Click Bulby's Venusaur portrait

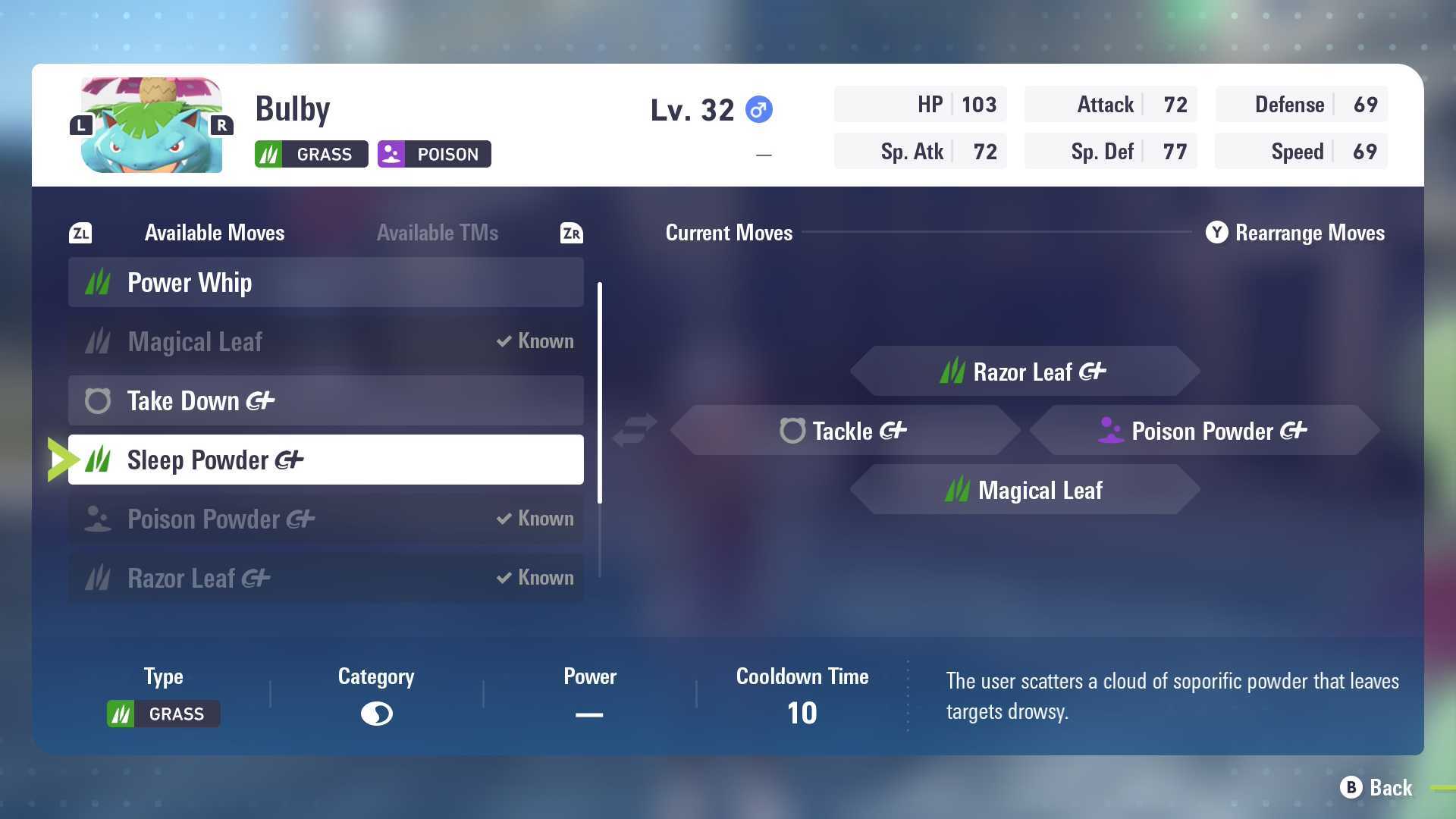tap(152, 125)
